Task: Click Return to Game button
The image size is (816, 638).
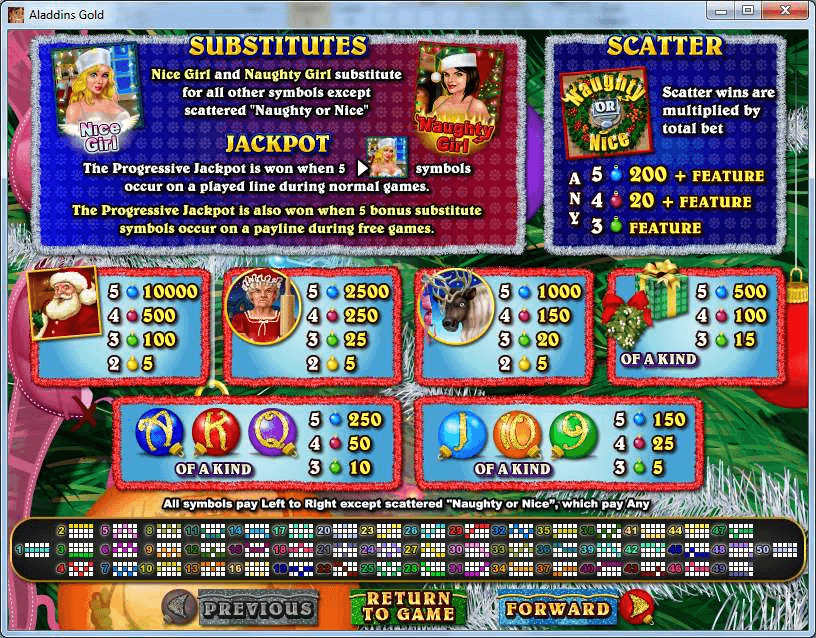Action: 408,607
